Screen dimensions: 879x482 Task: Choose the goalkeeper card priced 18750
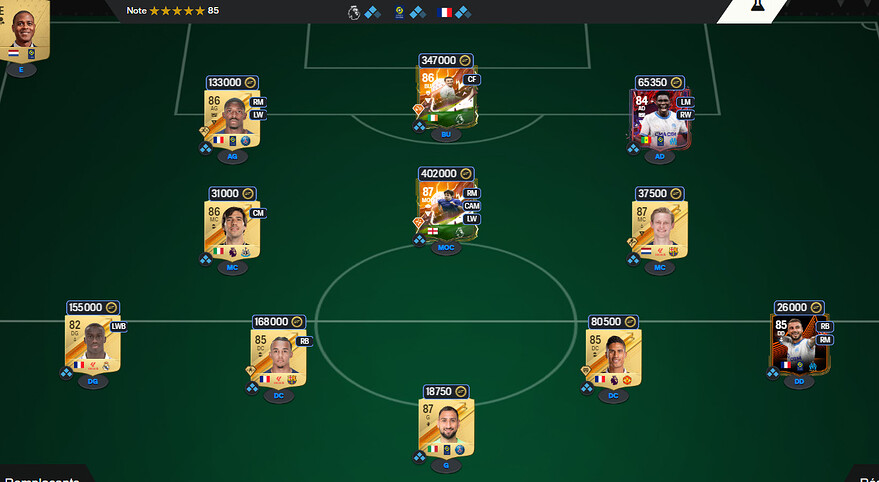[x=446, y=429]
